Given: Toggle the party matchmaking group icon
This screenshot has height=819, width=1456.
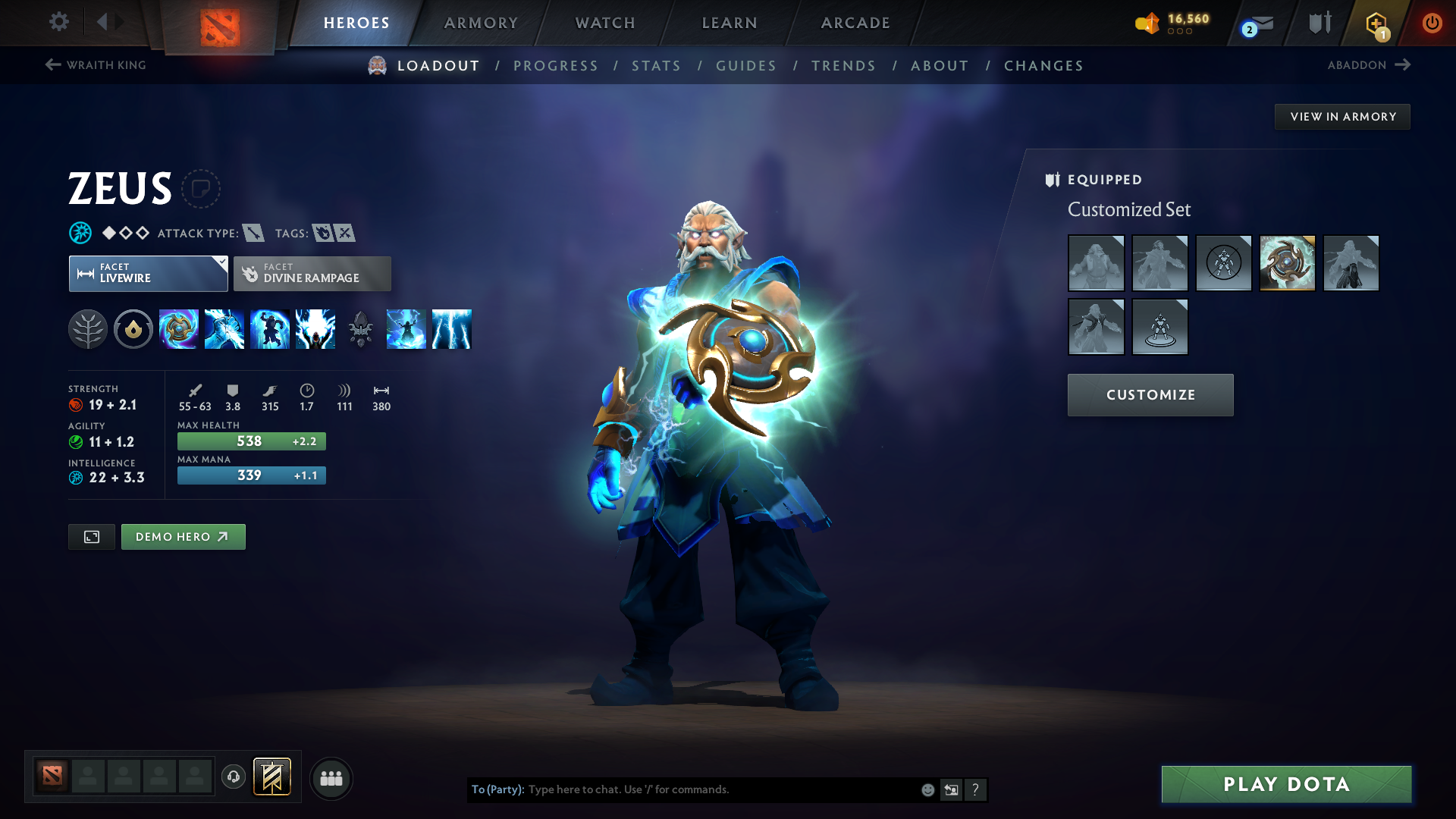Looking at the screenshot, I should (331, 778).
